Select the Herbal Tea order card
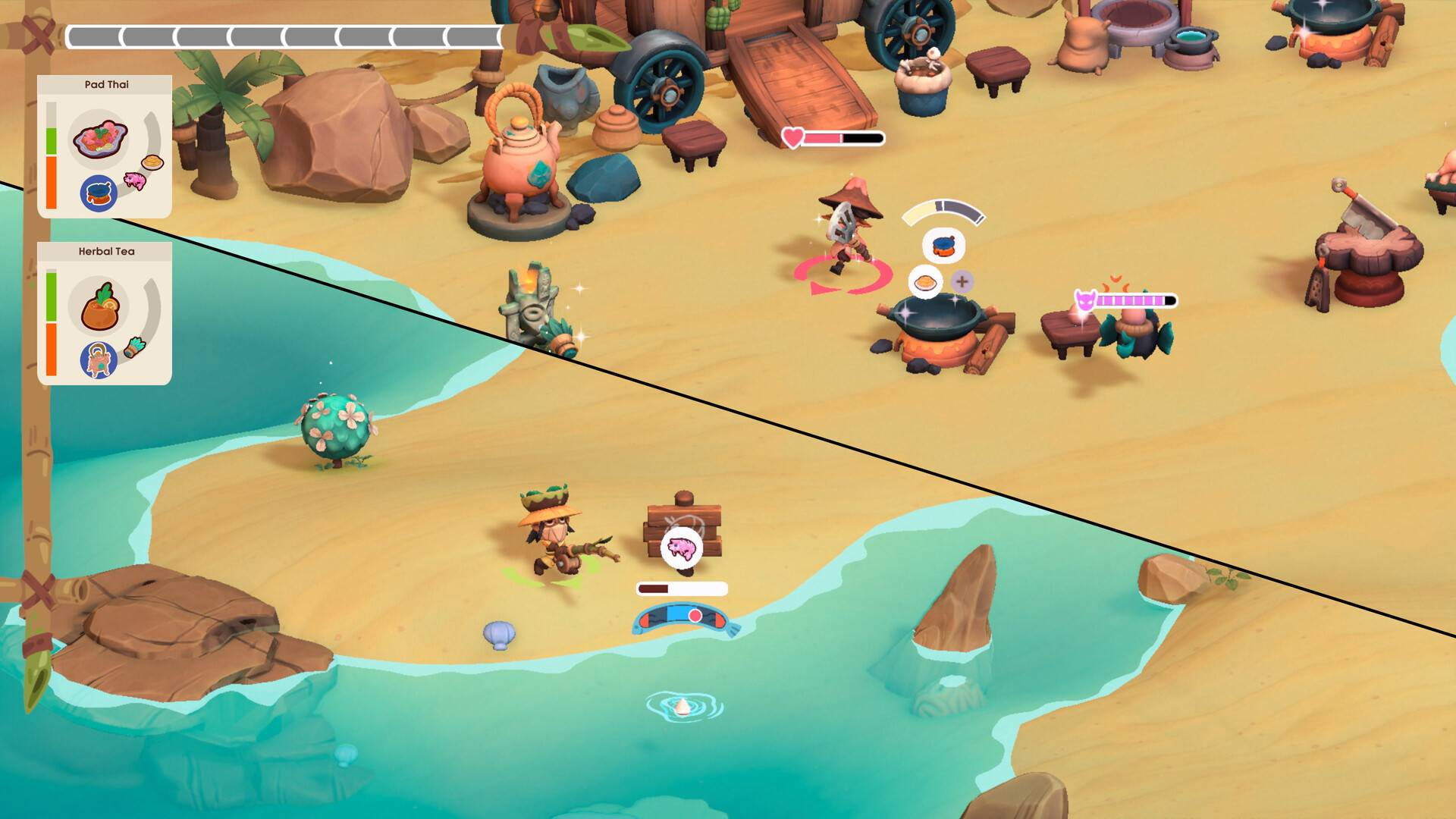Image resolution: width=1456 pixels, height=819 pixels. [x=105, y=313]
